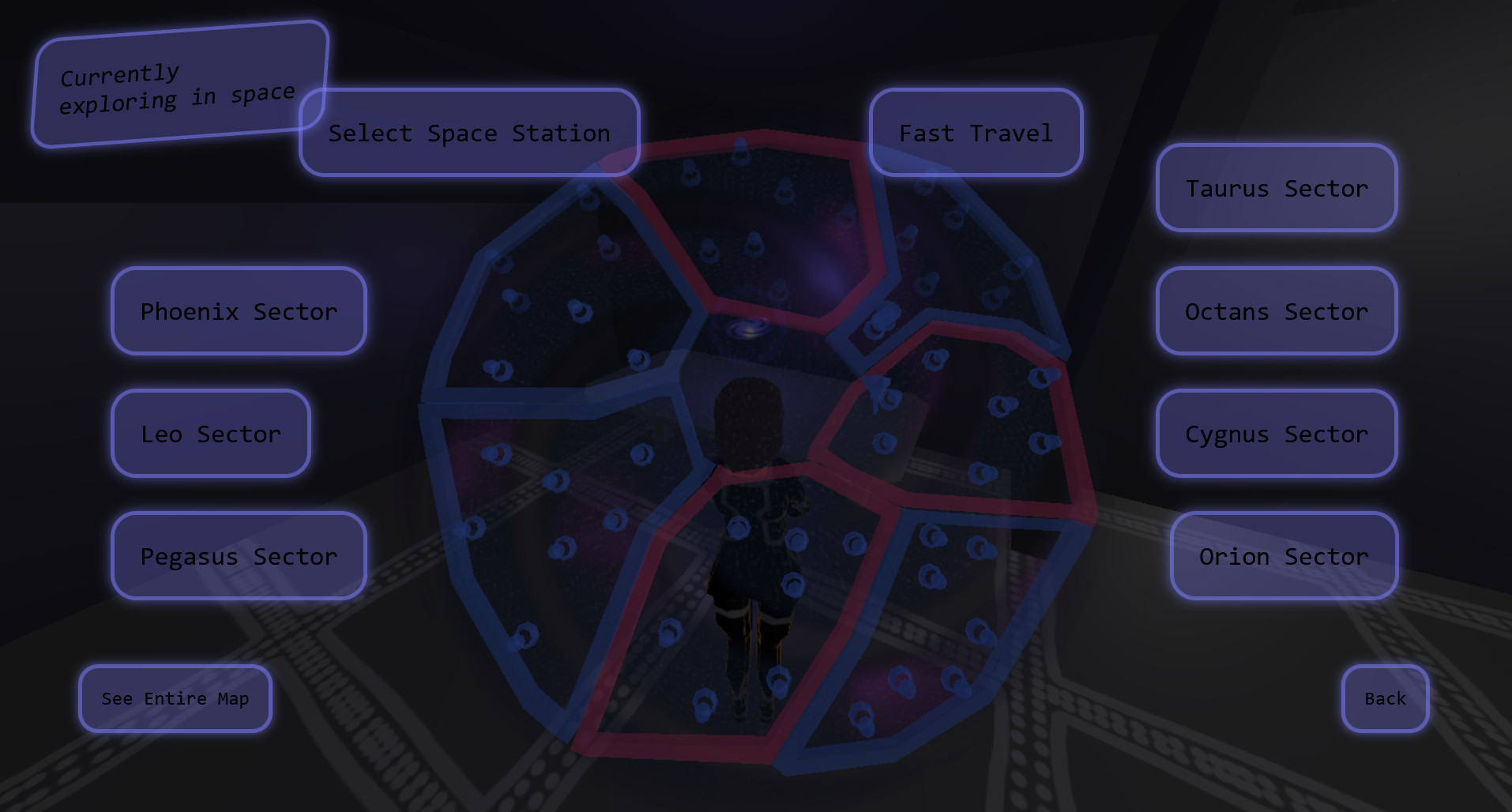Screen dimensions: 1512x812
Task: Select the Phoenix Sector
Action: (239, 311)
